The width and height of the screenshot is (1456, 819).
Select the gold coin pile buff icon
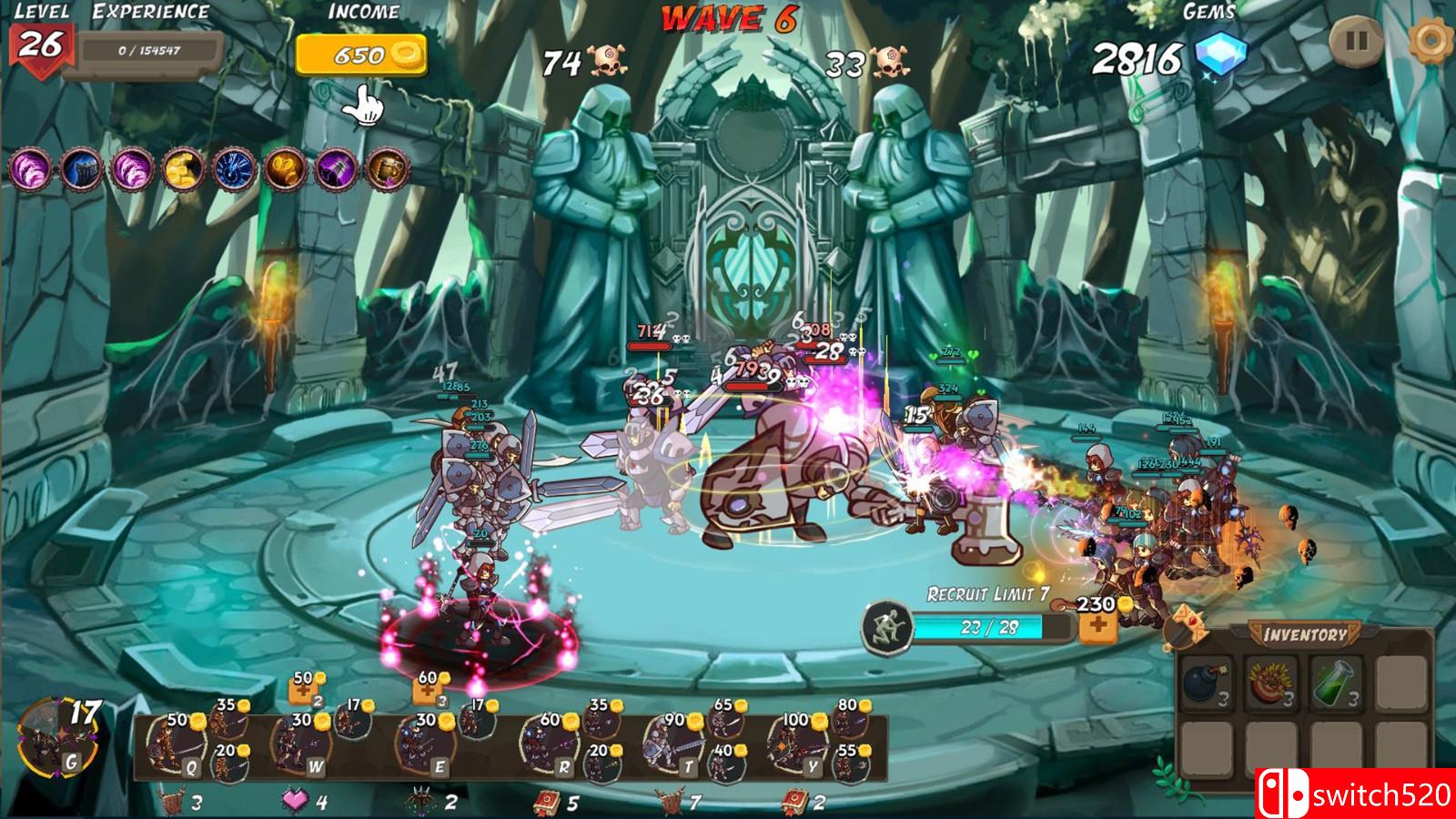[182, 170]
